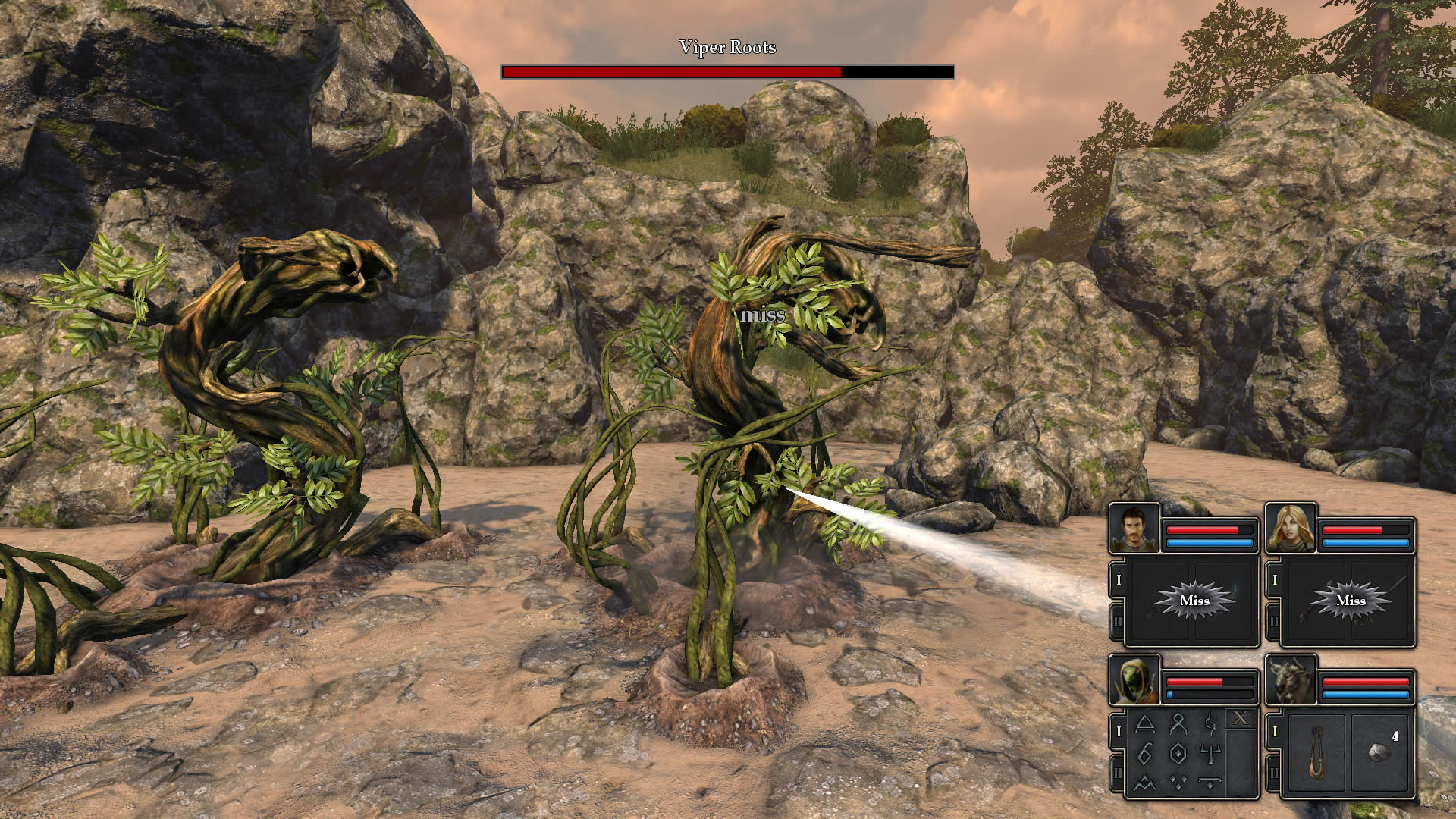
Task: Tap the zigzag rune beside the X
Action: point(1210,724)
